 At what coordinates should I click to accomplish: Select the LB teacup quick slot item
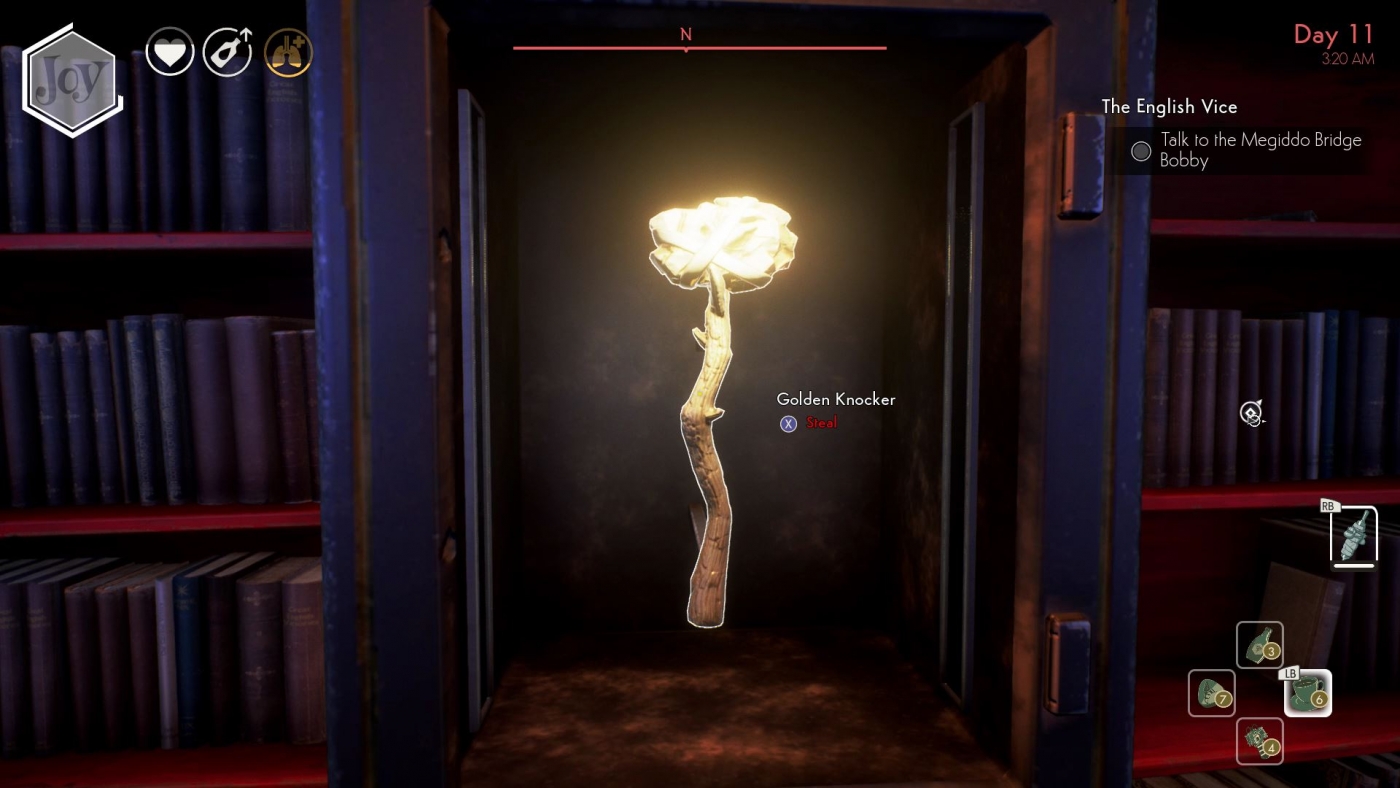pos(1306,693)
